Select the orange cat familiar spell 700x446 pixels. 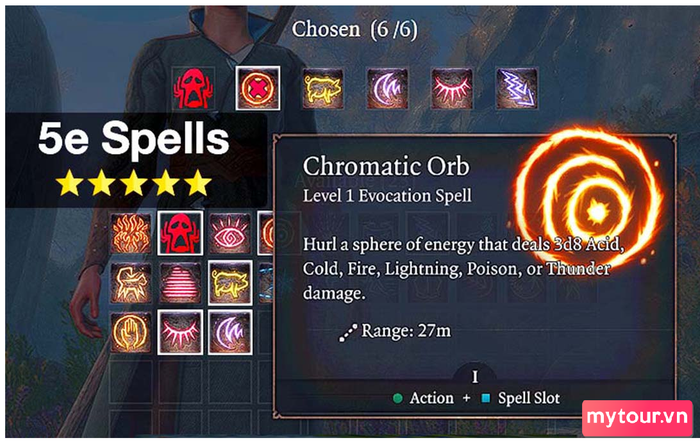point(132,281)
